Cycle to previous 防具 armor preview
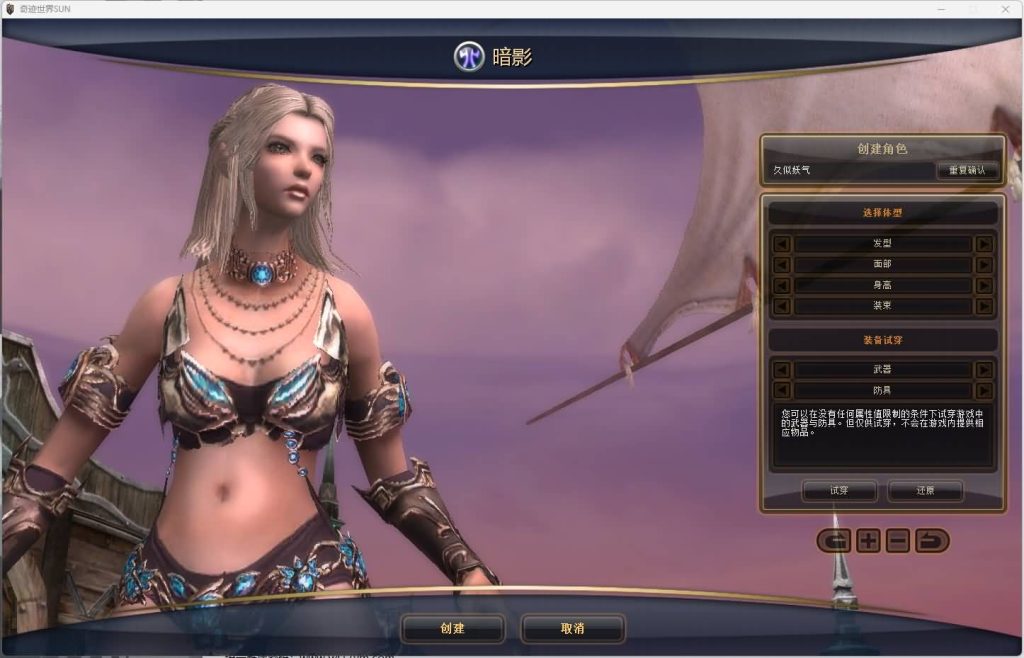This screenshot has width=1024, height=658. 782,390
